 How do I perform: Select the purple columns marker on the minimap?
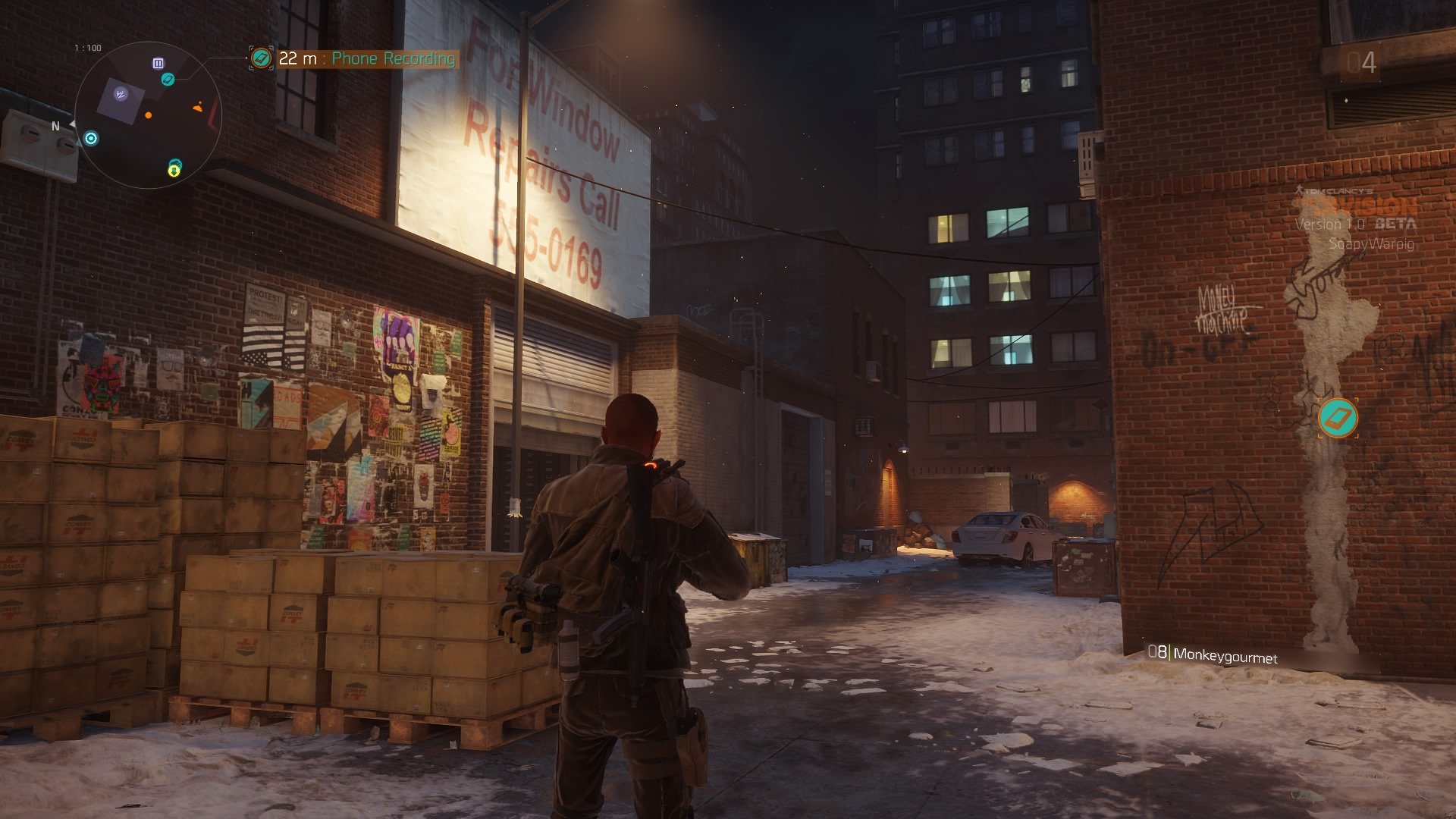pos(158,63)
